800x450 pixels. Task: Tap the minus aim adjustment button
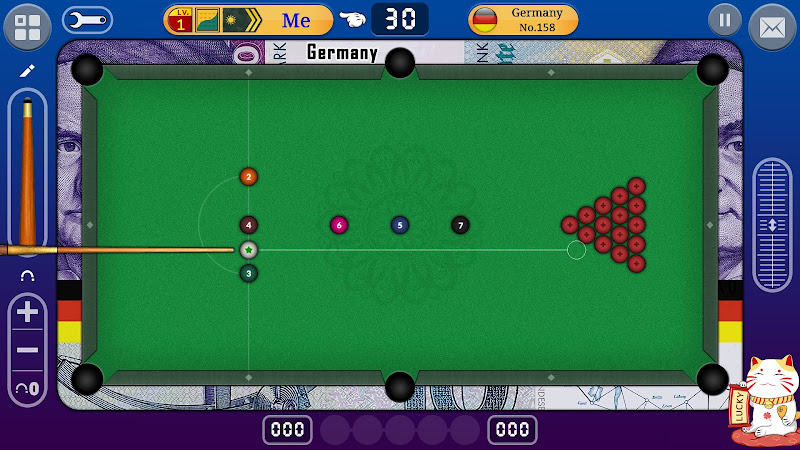tap(28, 350)
